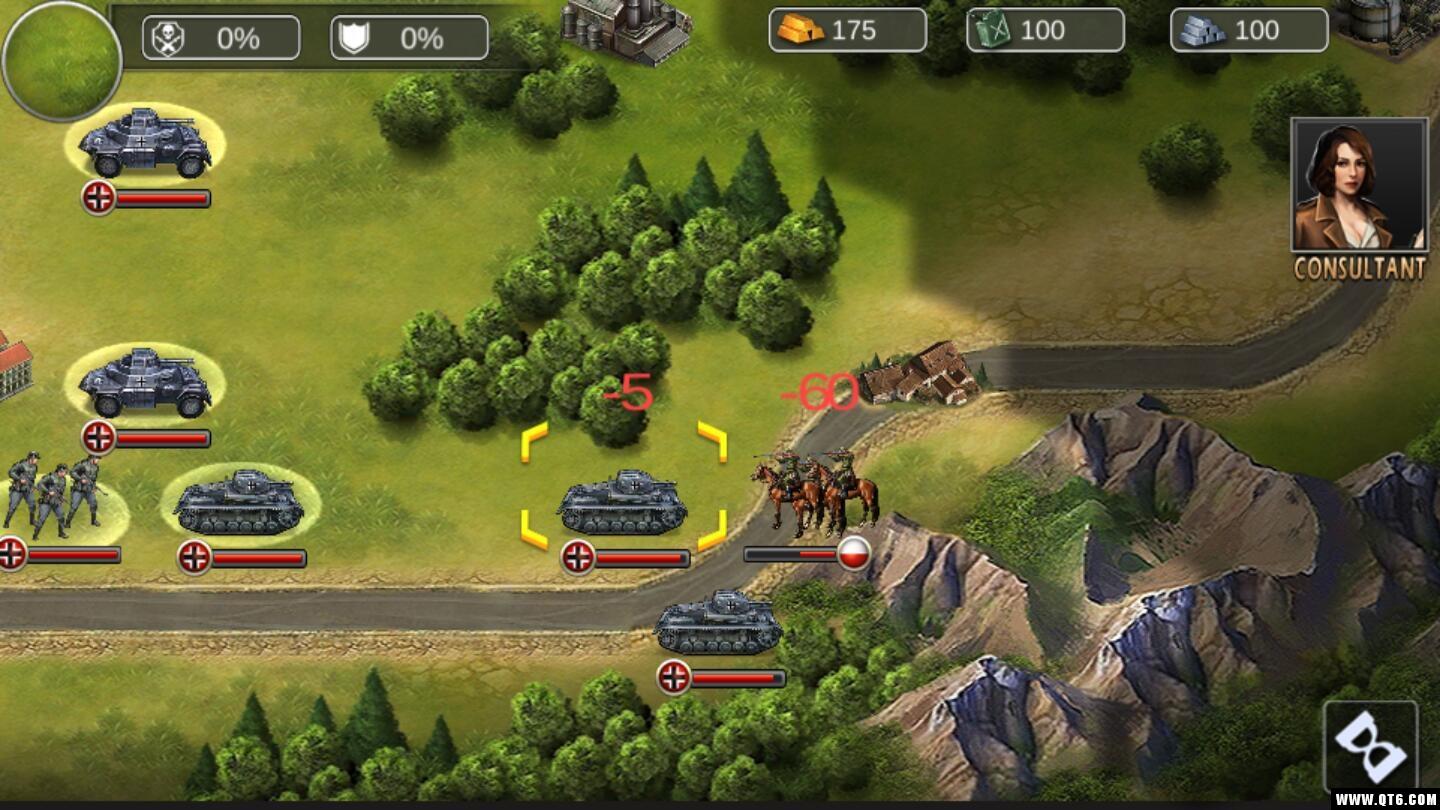The image size is (1440, 810).
Task: Click the circular terrain preview
Action: coord(62,60)
